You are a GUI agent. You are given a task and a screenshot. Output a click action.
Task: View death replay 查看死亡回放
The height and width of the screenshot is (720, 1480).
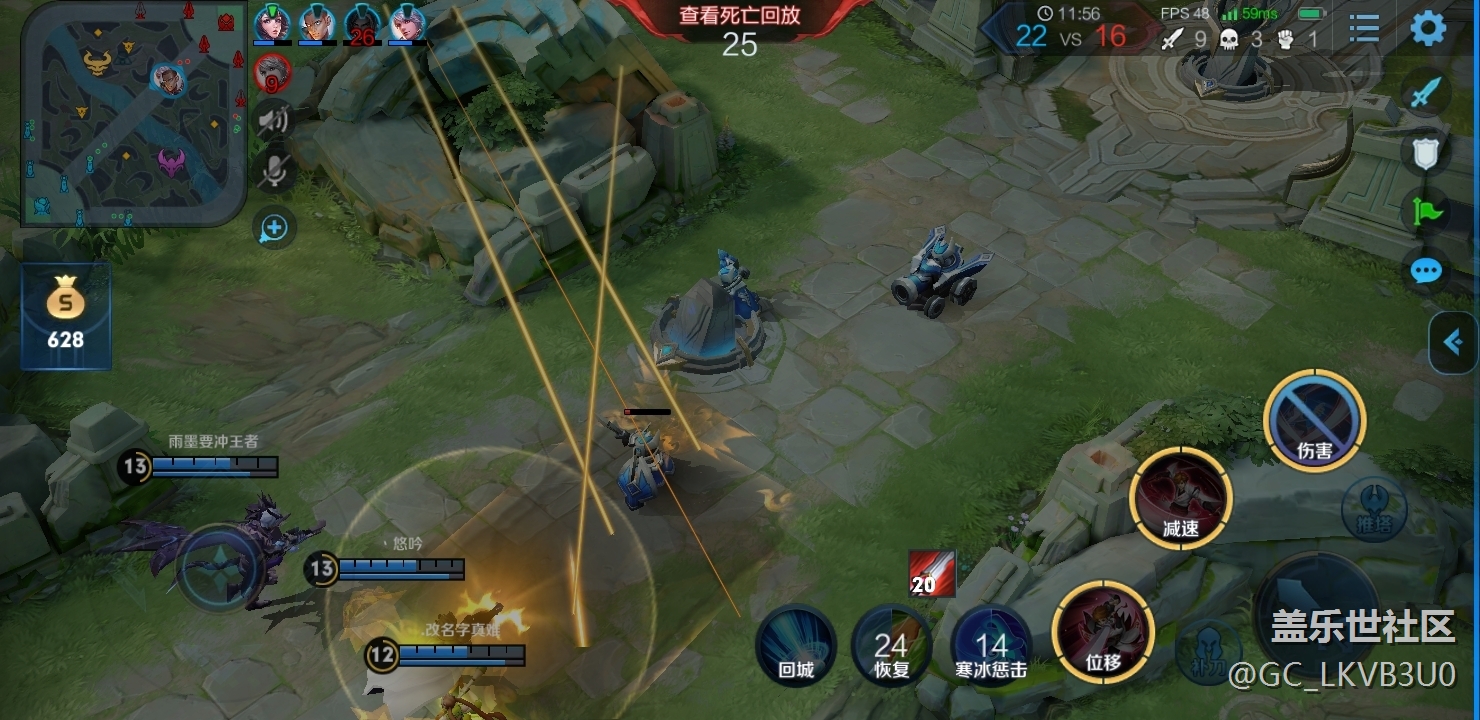740,16
